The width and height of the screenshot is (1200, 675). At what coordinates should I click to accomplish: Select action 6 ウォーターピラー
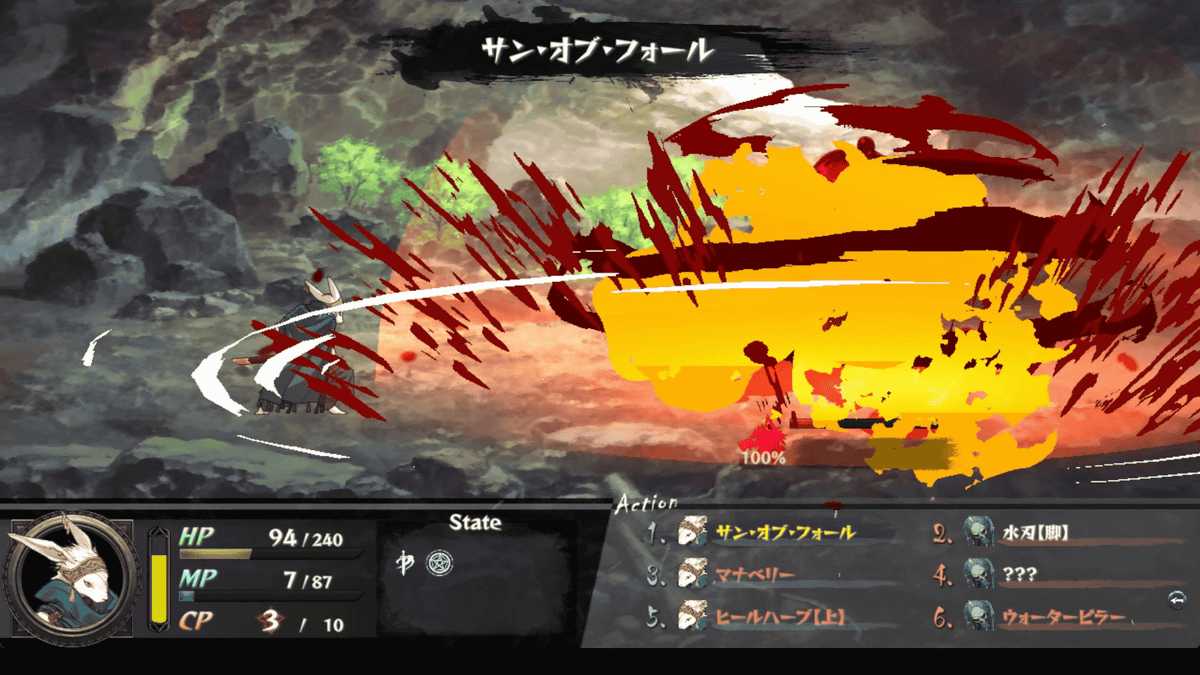point(1062,618)
